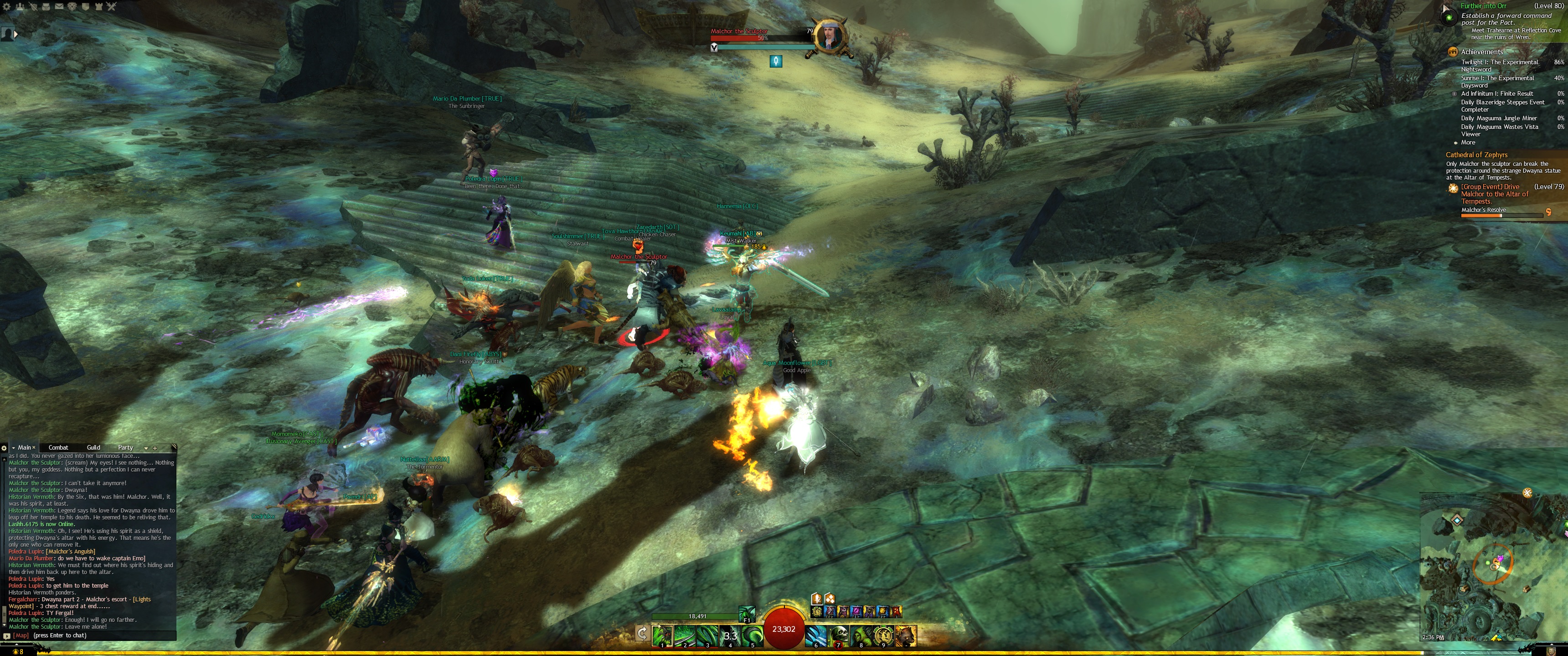This screenshot has width=1568, height=656.
Task: Select the Drive Malchor group event tracker
Action: tap(1495, 194)
